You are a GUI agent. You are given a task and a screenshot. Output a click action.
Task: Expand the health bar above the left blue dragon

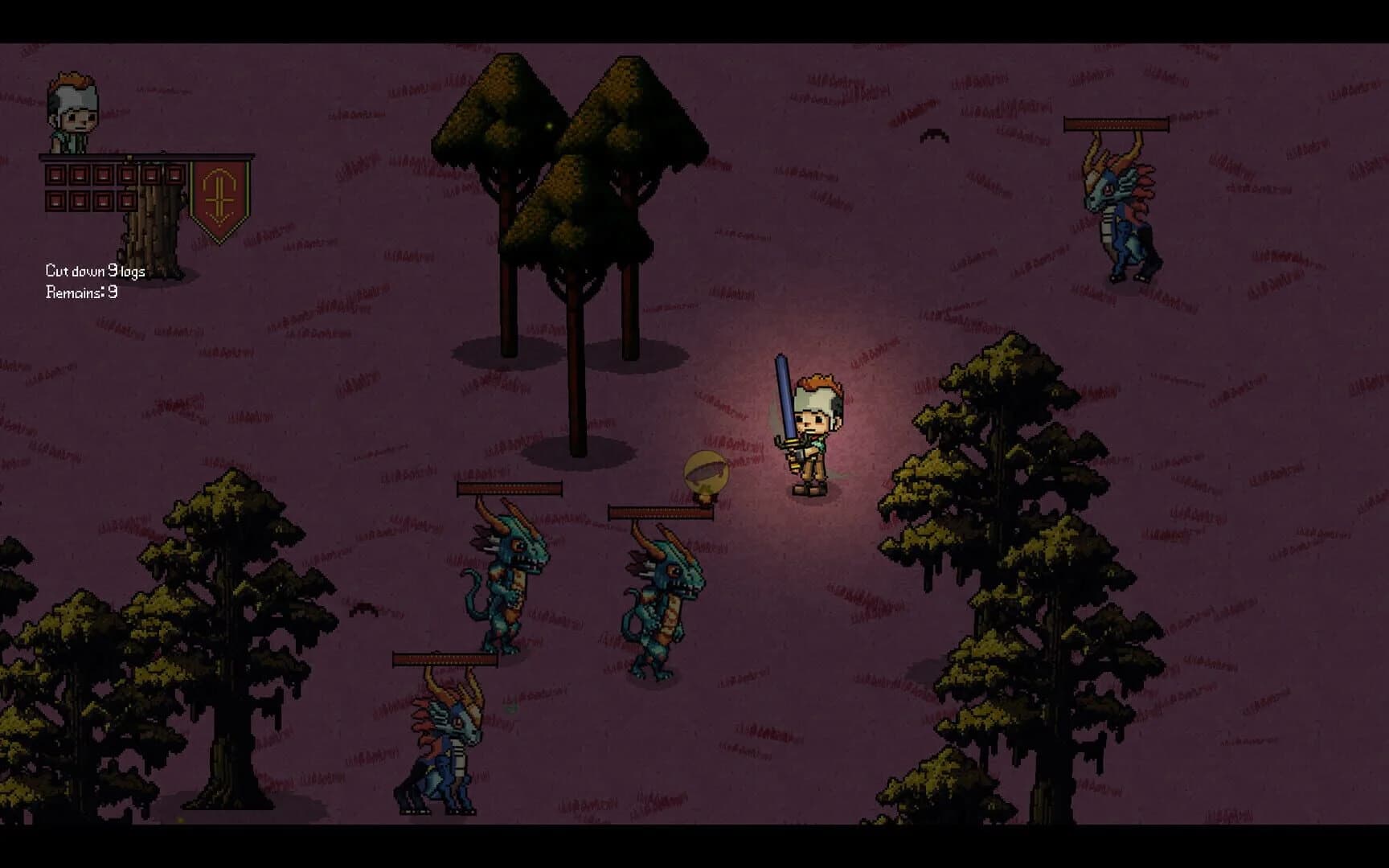pos(509,487)
